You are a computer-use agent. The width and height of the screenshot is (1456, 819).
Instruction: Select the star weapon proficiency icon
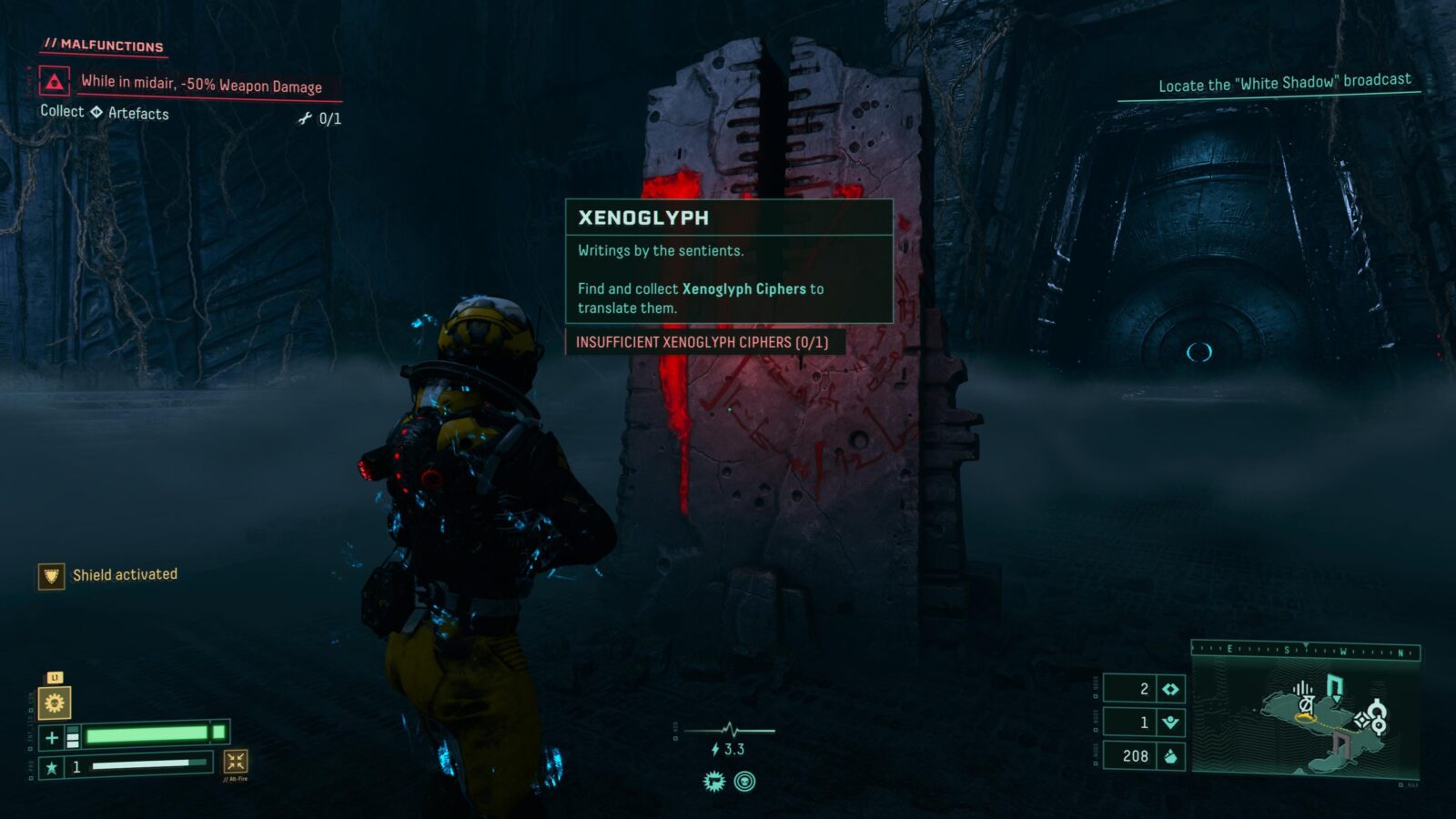pos(52,766)
